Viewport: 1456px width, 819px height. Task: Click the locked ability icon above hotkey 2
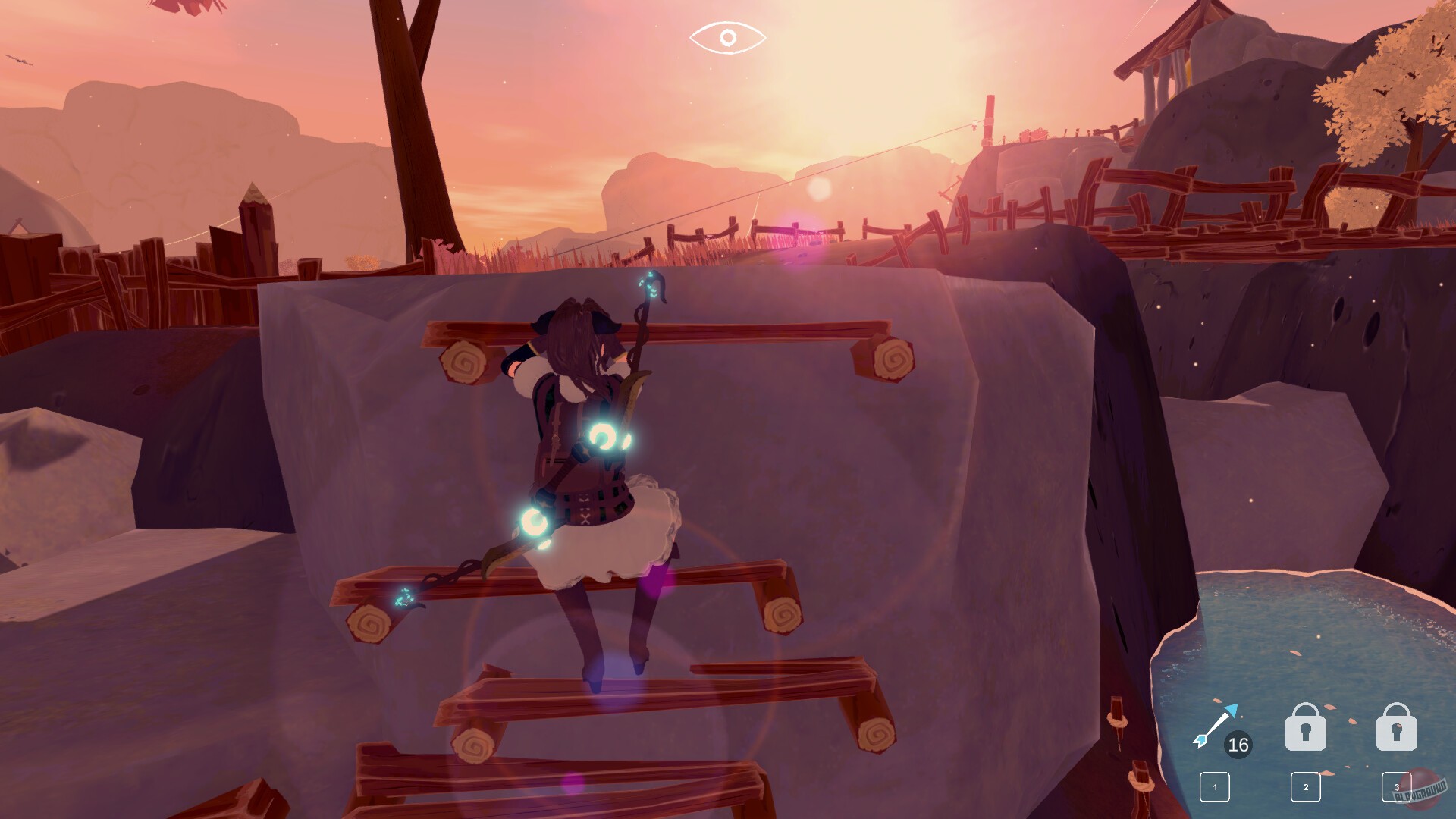(1306, 728)
